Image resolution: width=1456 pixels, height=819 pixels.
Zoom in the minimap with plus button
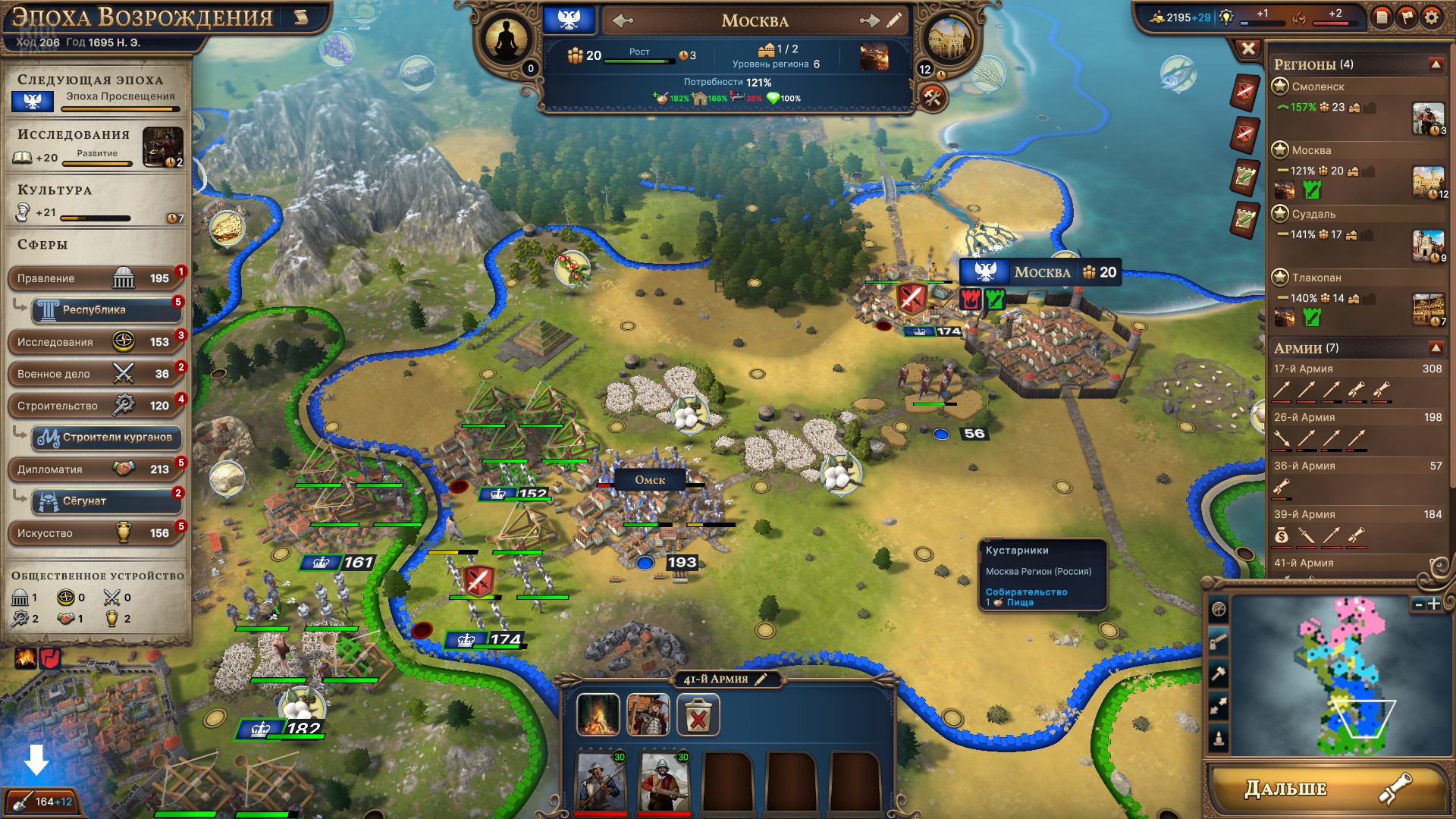pos(1433,604)
